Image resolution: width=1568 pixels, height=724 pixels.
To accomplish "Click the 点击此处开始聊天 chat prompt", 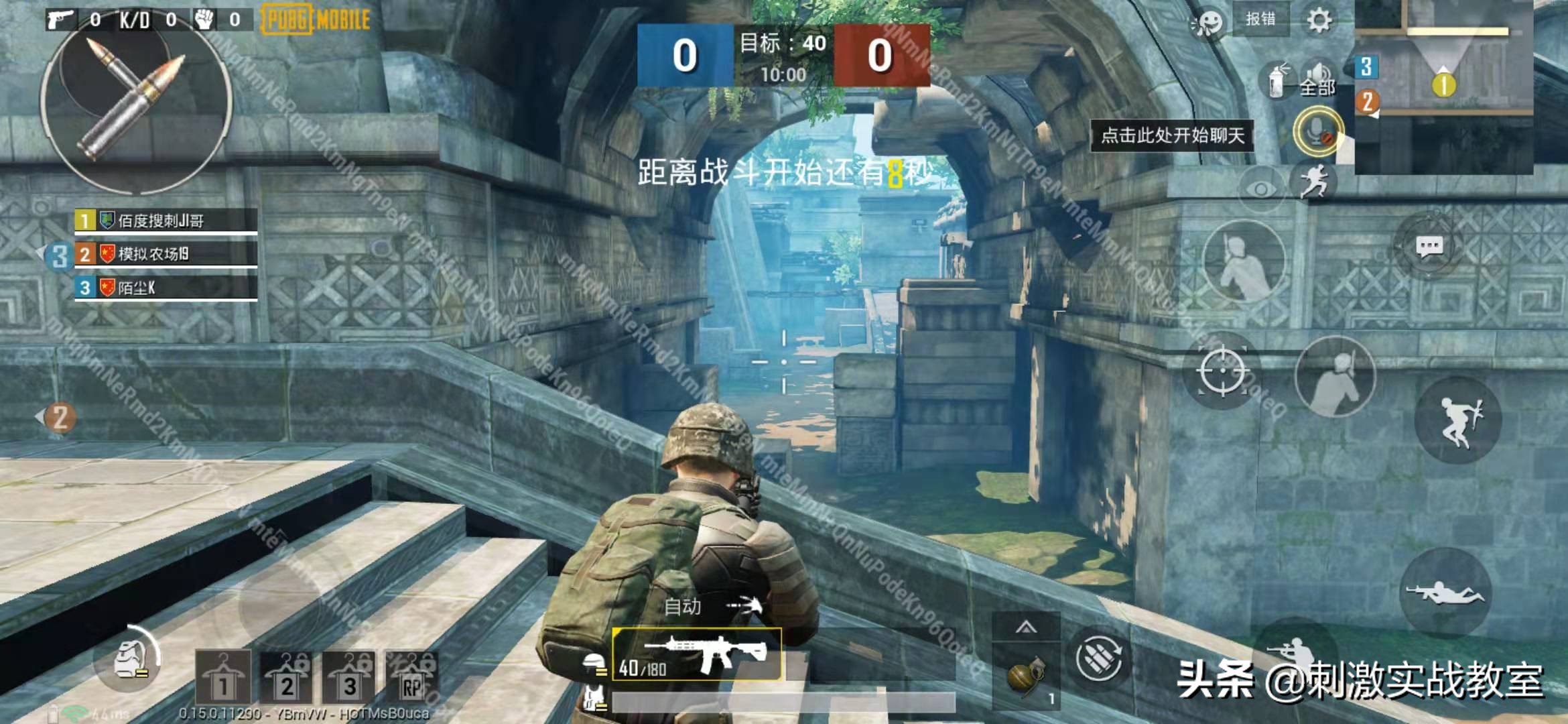I will 1173,136.
